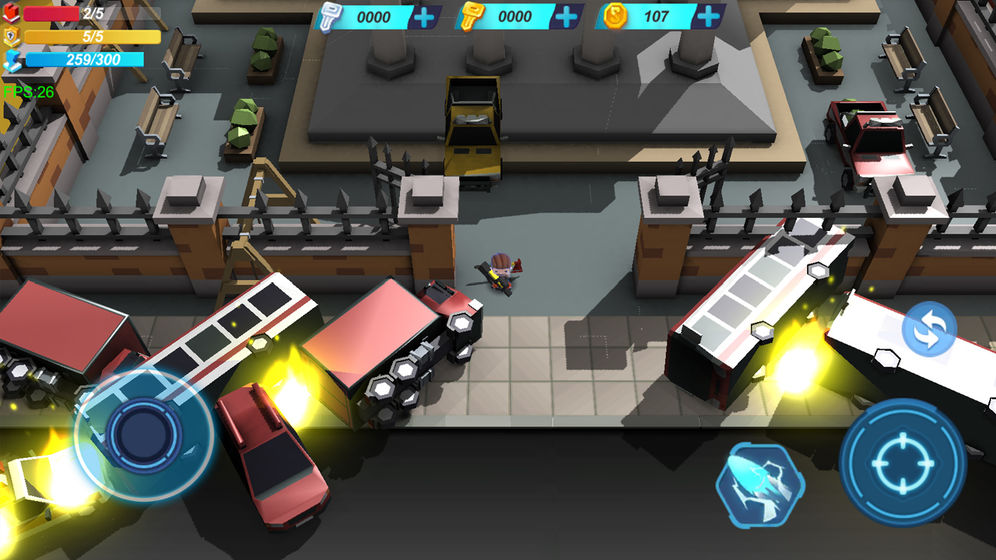Activate the rocket dash skill icon
The width and height of the screenshot is (996, 560).
(759, 485)
